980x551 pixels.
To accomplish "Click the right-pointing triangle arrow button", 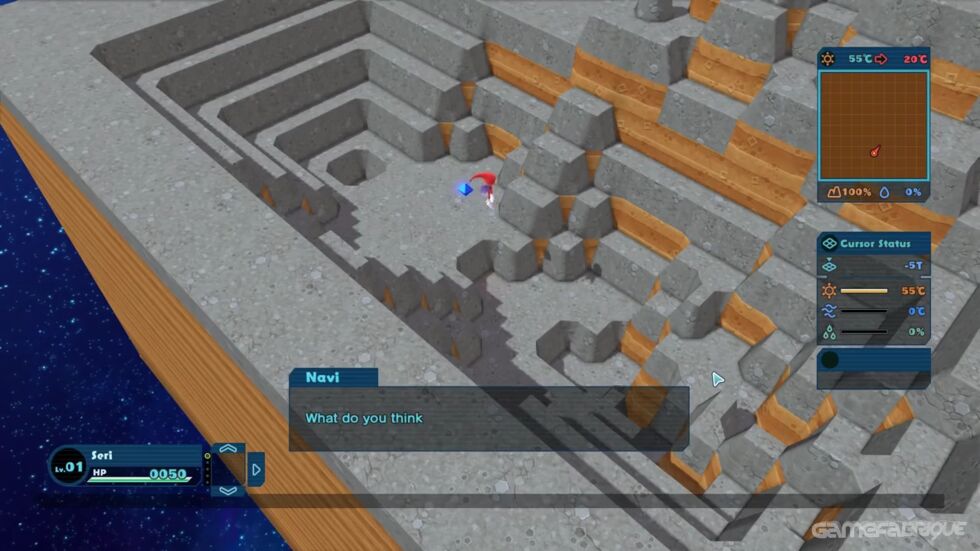I will coord(256,469).
